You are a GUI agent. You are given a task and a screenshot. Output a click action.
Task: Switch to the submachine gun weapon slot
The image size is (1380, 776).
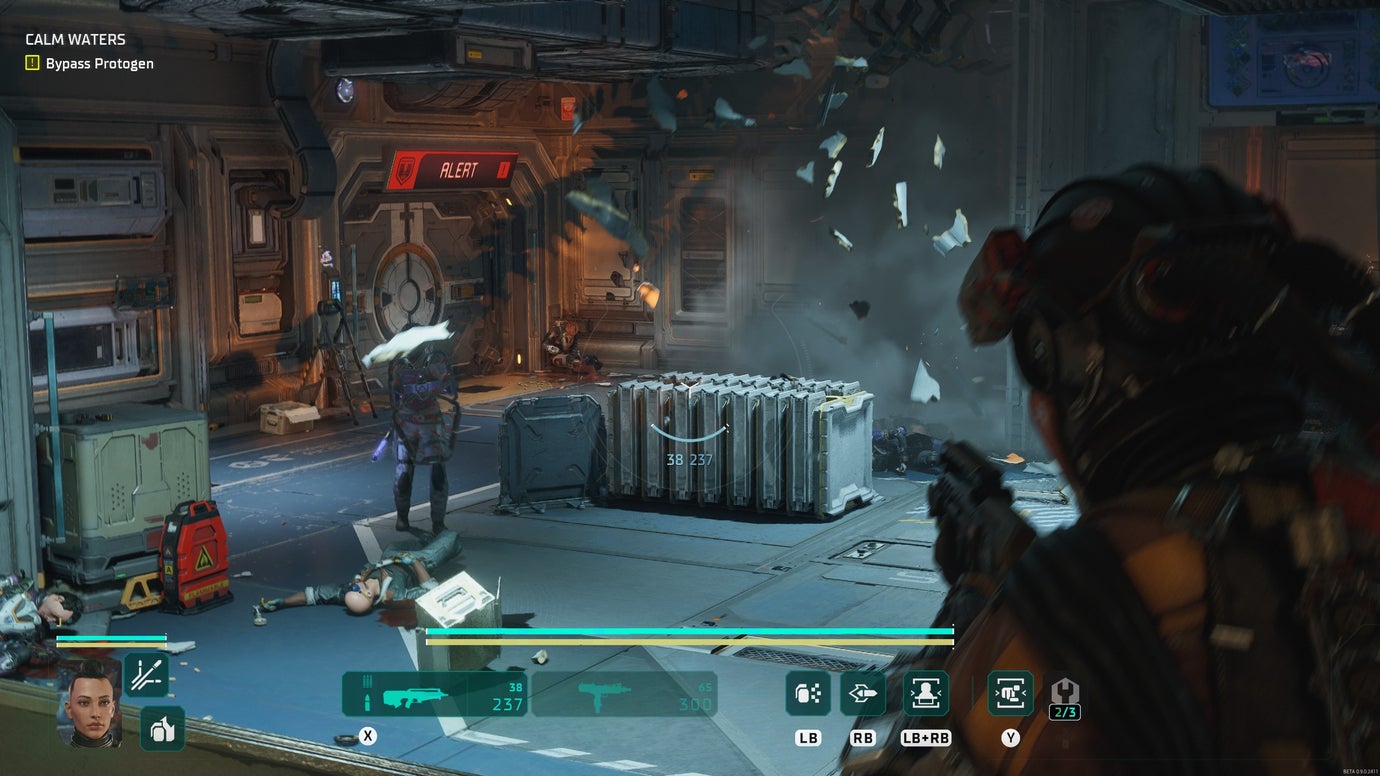point(623,694)
